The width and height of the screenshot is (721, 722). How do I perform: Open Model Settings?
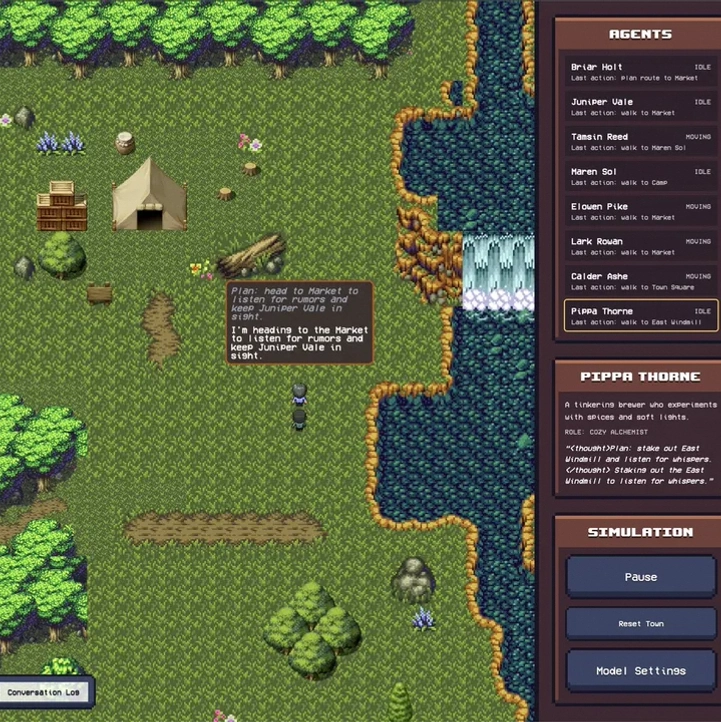point(640,670)
